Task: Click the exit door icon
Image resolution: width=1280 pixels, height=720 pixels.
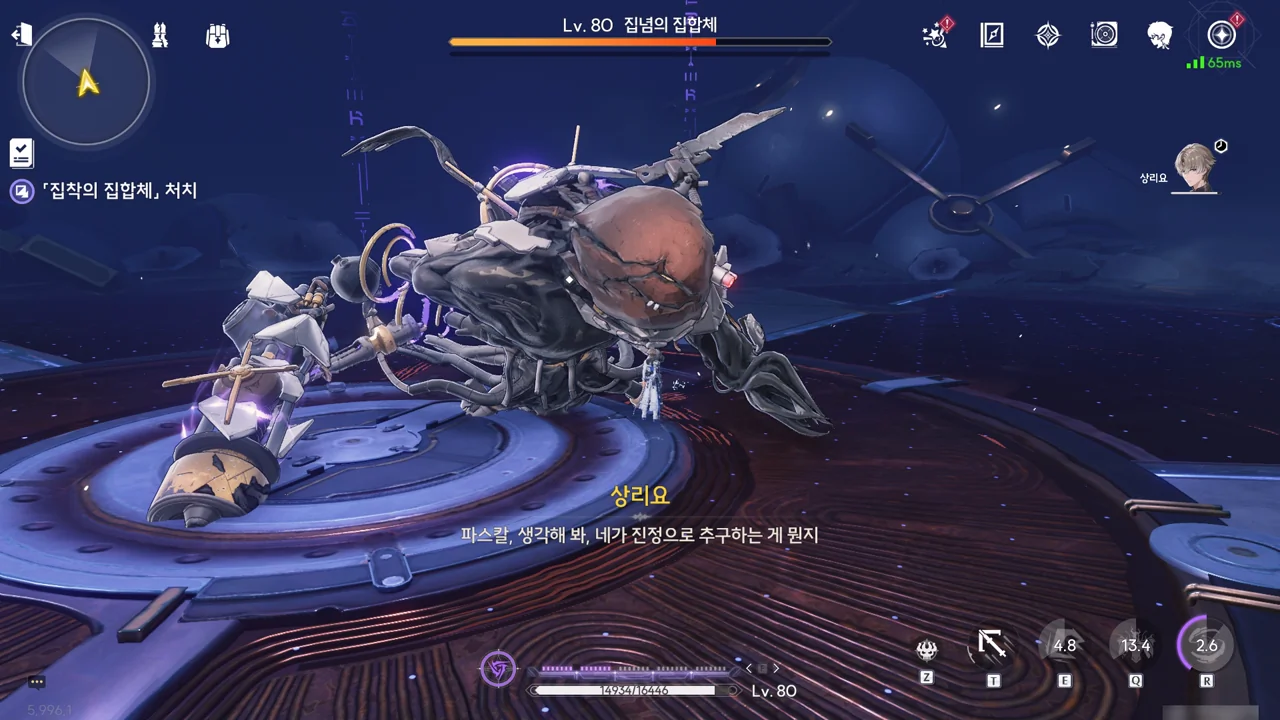Action: coord(21,35)
